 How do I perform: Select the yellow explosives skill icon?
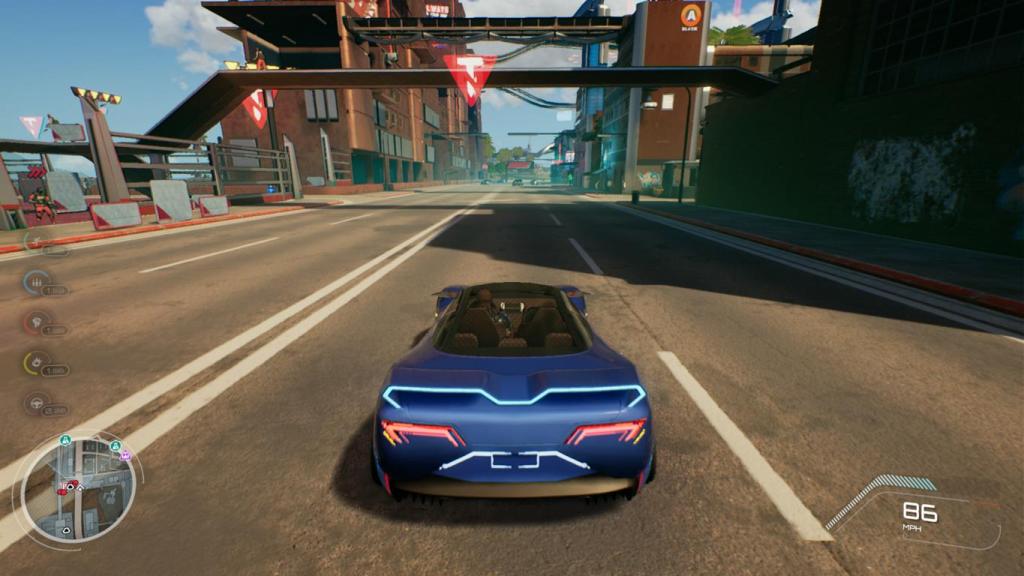tap(37, 362)
